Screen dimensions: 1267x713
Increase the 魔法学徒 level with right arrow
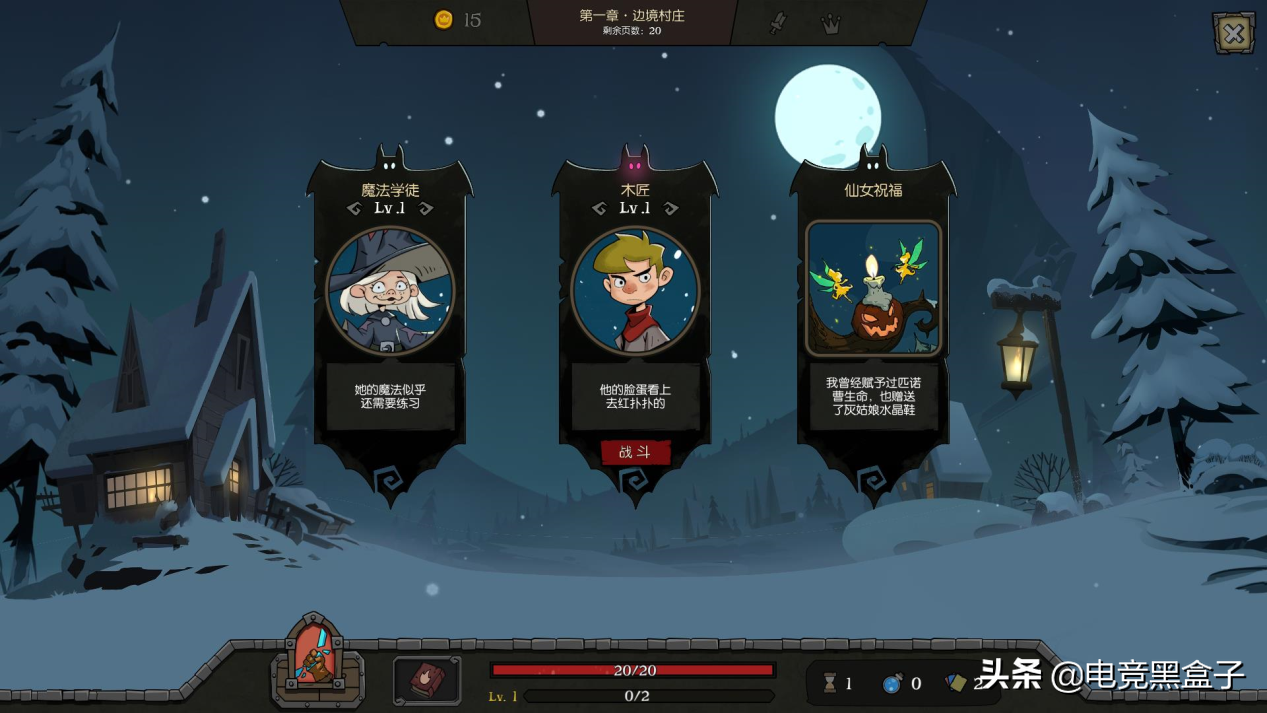(x=427, y=209)
